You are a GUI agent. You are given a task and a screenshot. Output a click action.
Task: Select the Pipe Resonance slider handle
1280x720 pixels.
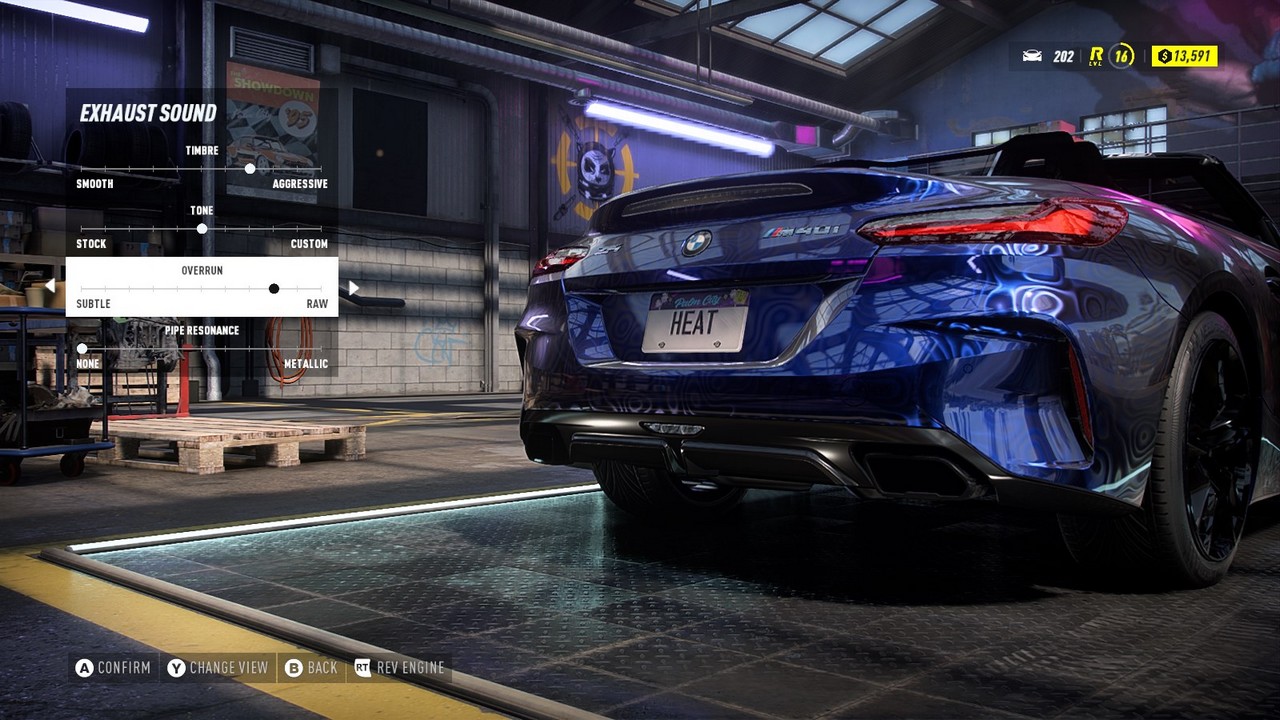point(81,348)
